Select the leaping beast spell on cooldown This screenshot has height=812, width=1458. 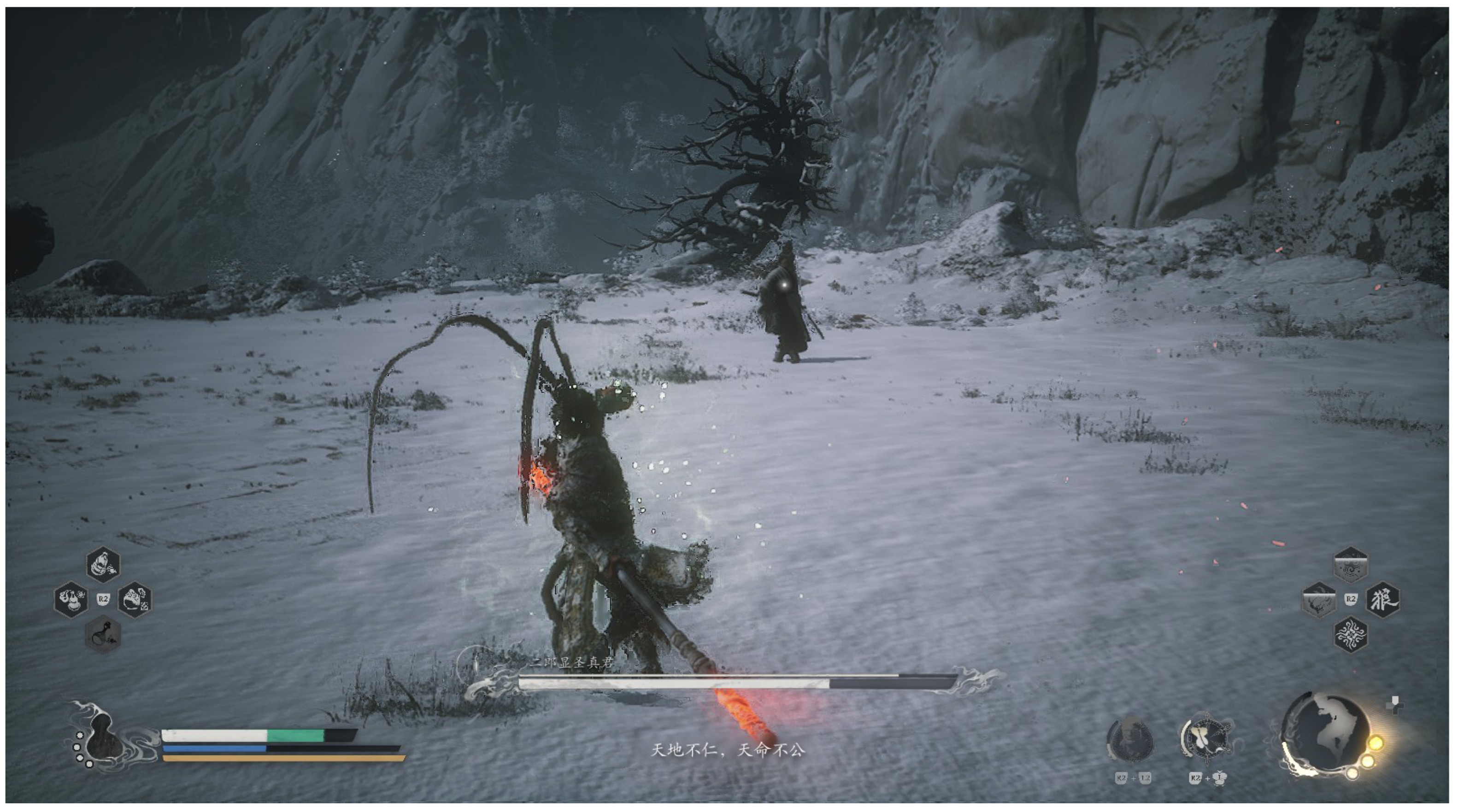(1318, 600)
